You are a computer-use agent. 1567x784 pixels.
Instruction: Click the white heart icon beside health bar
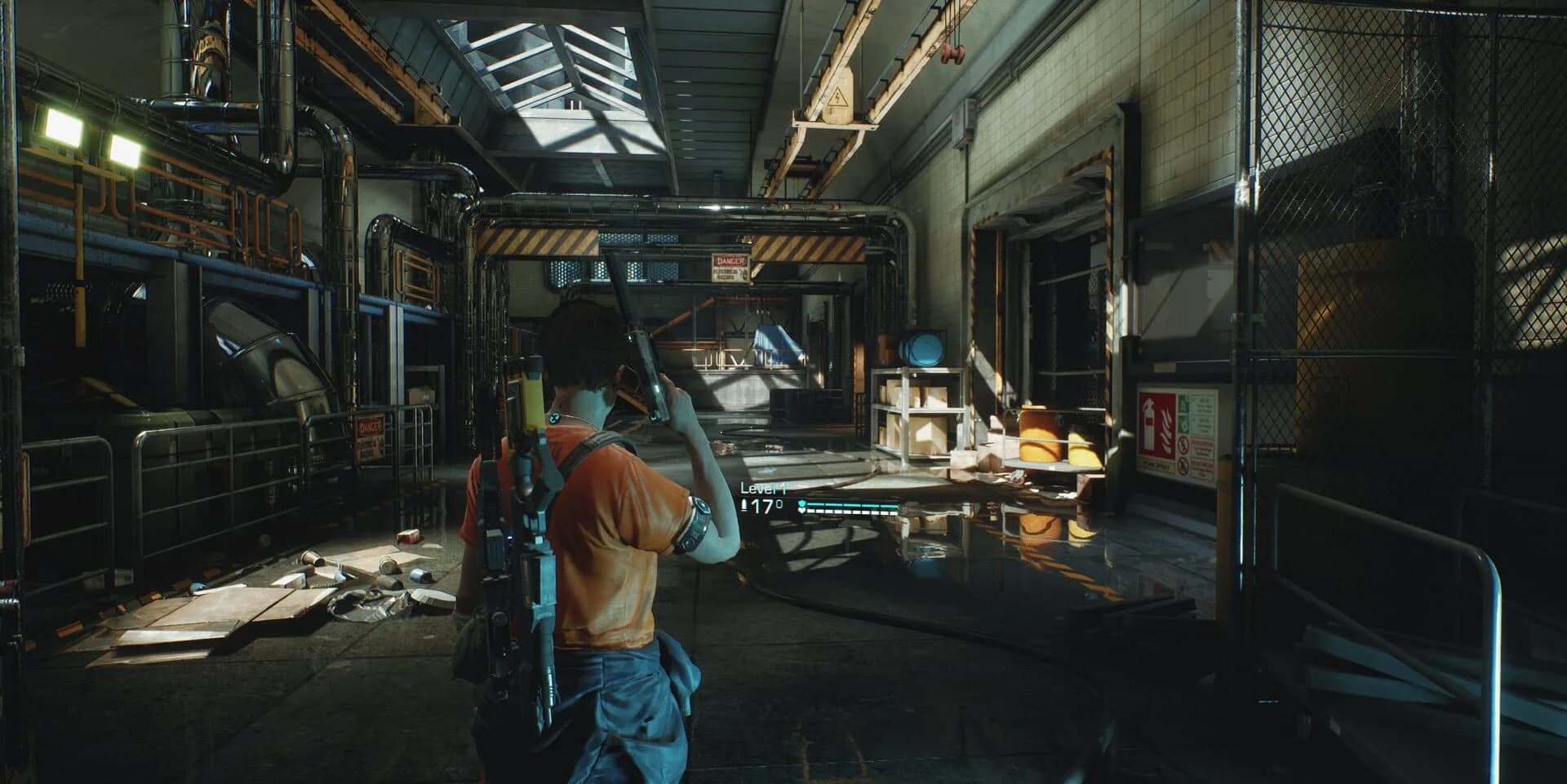tap(801, 511)
